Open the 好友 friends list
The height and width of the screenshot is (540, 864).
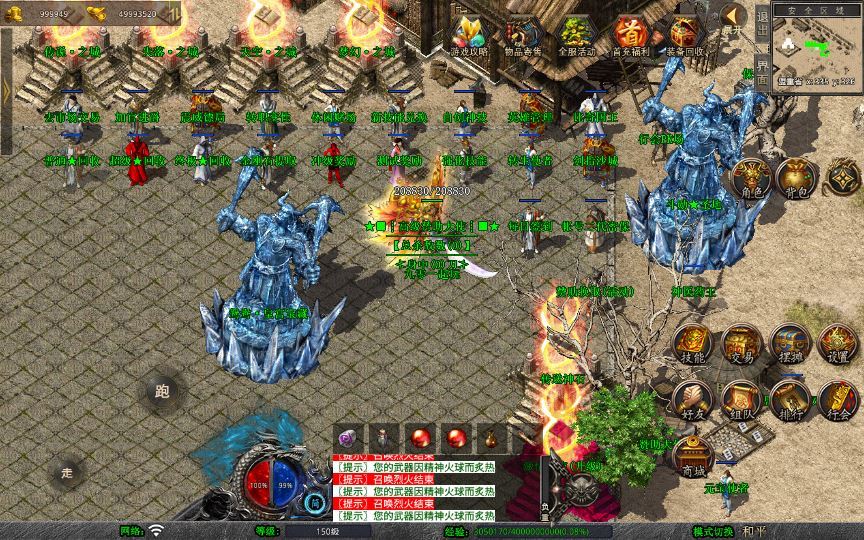pos(692,399)
